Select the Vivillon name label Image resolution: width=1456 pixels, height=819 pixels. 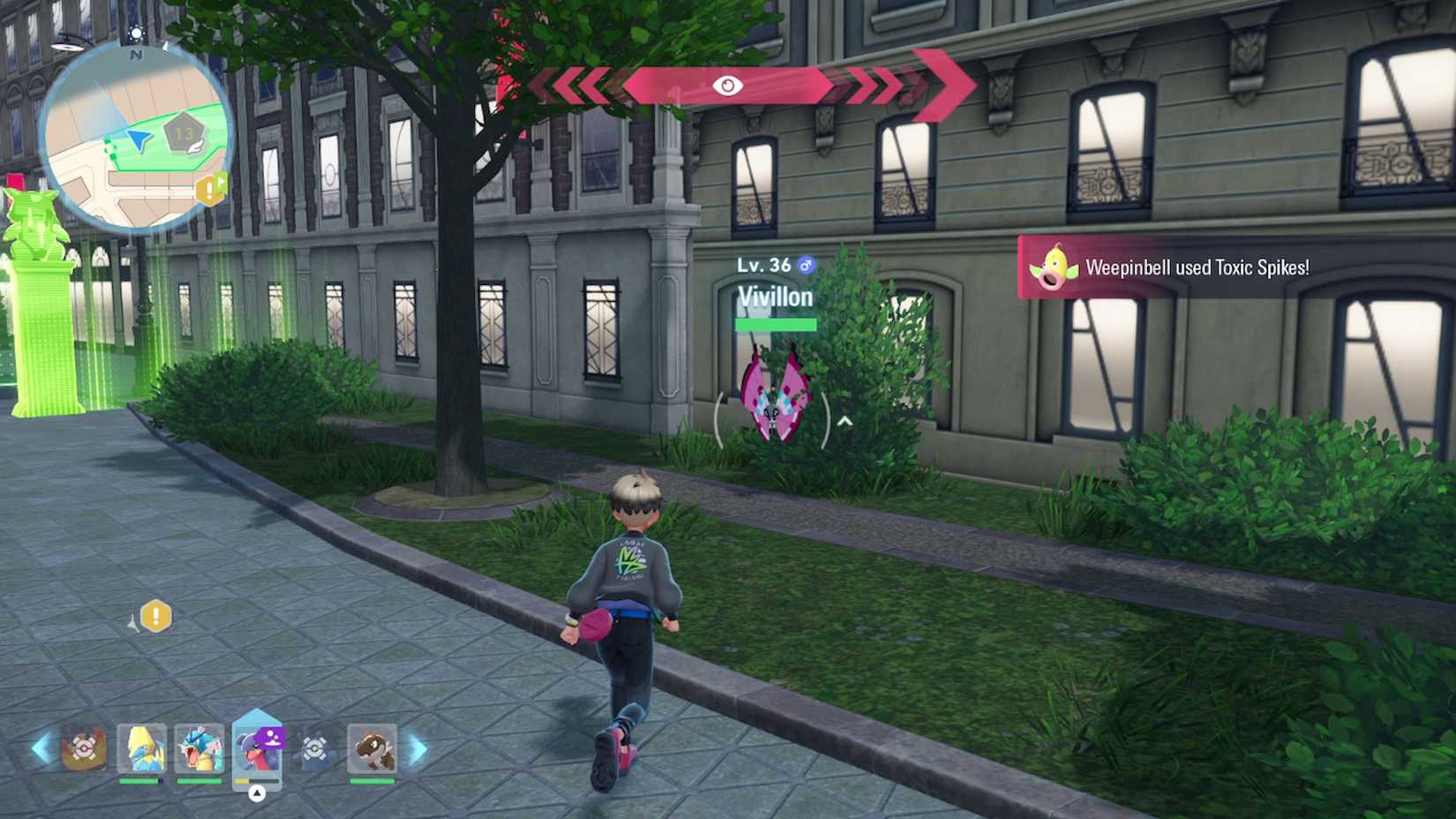click(x=775, y=297)
